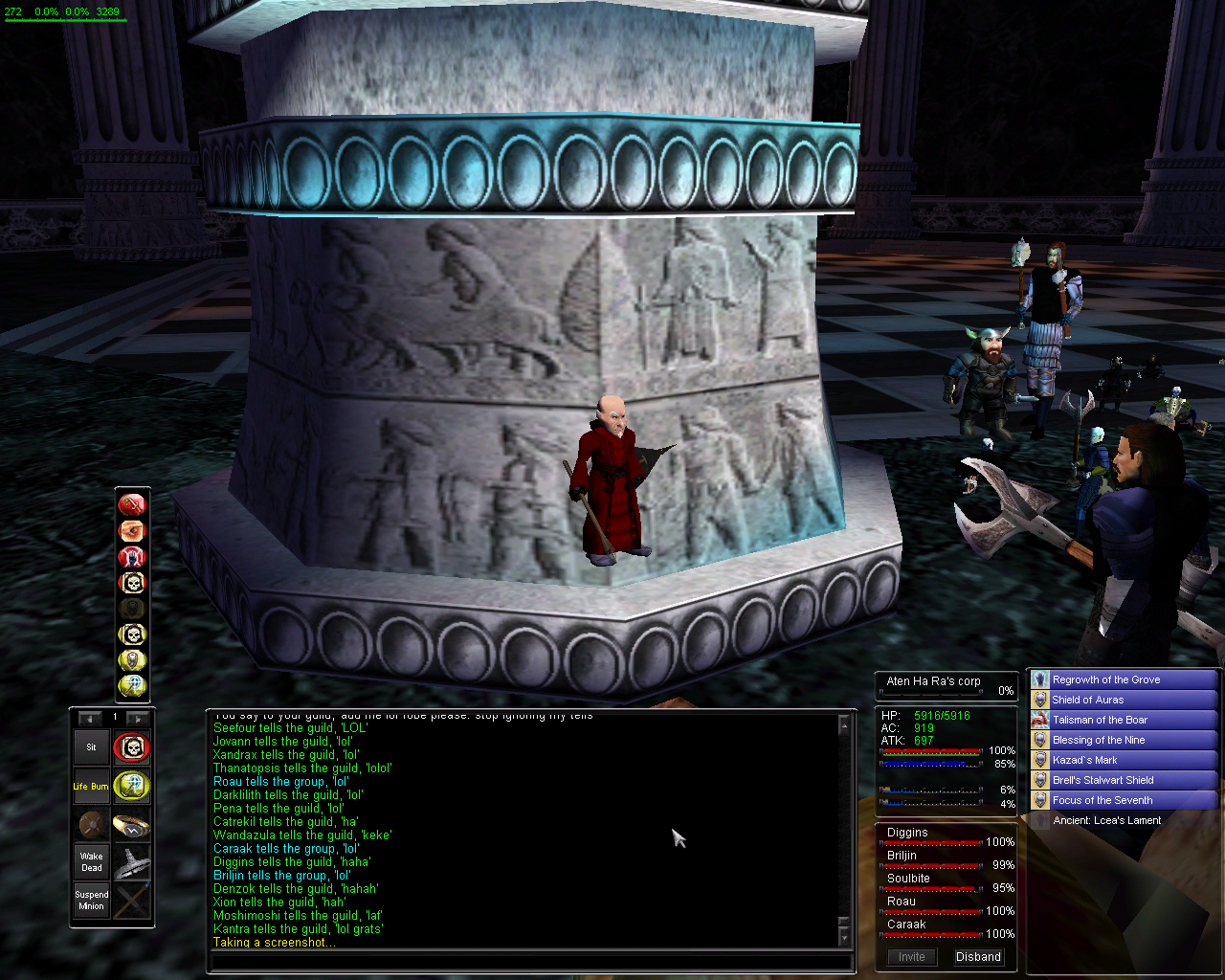This screenshot has width=1225, height=980.
Task: Go to the next hotbar page
Action: coord(138,718)
